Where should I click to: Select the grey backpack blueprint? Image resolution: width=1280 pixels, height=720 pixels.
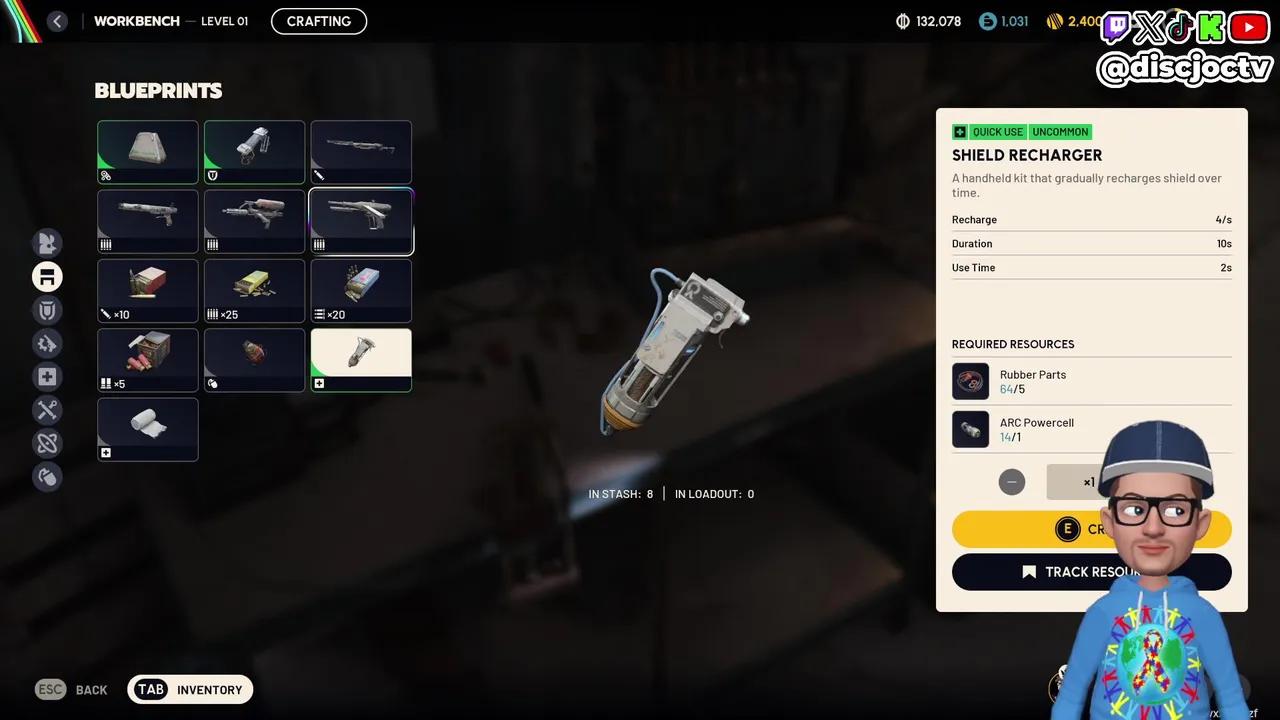point(148,152)
